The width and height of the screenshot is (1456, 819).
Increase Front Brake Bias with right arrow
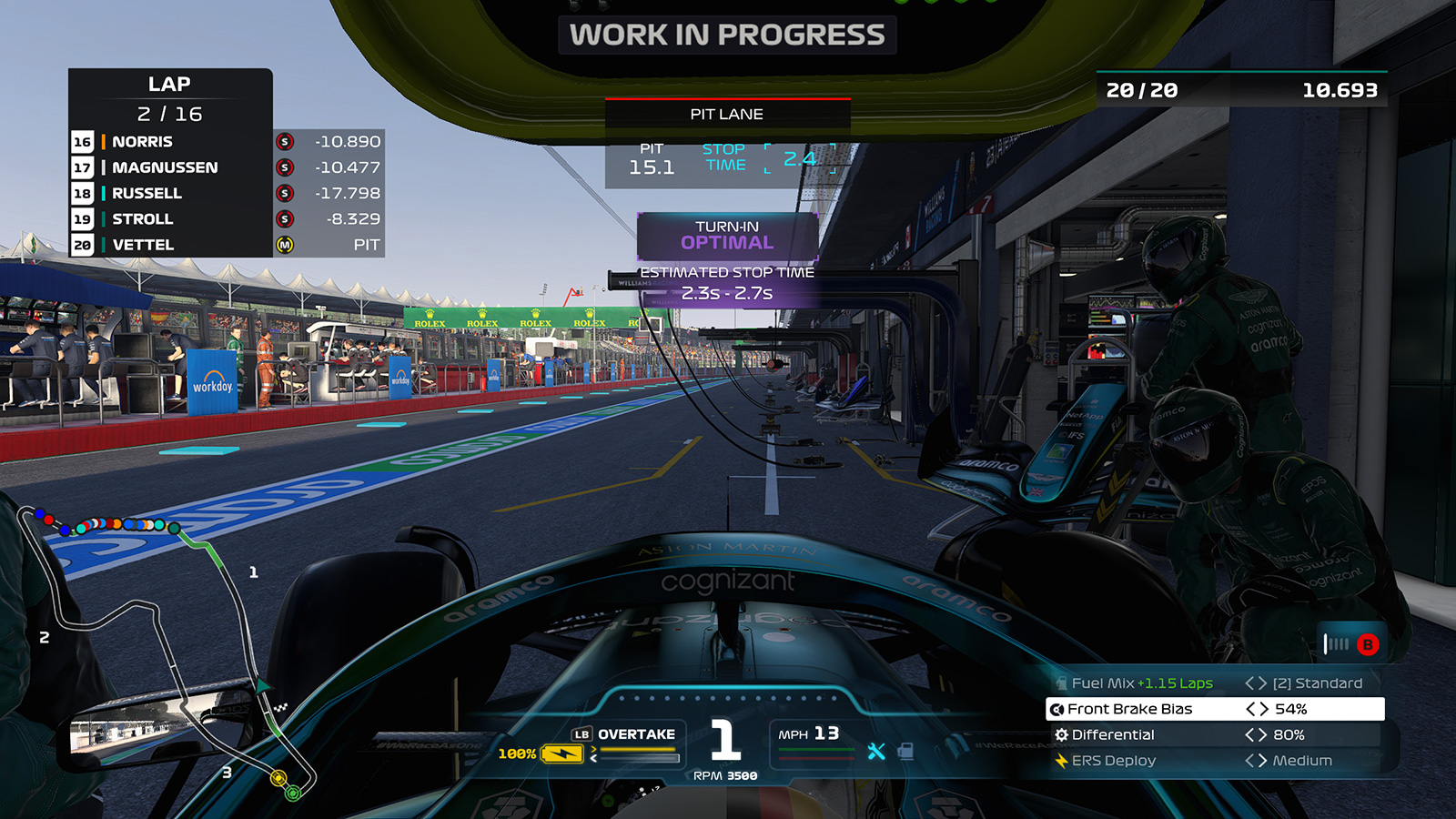tap(1264, 709)
